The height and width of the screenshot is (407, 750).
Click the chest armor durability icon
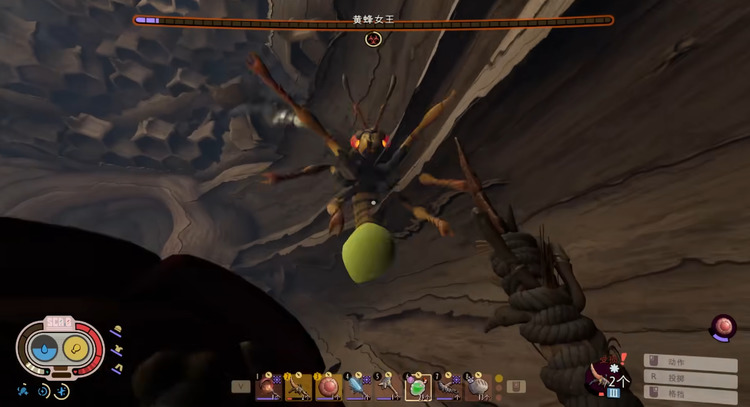pos(118,350)
